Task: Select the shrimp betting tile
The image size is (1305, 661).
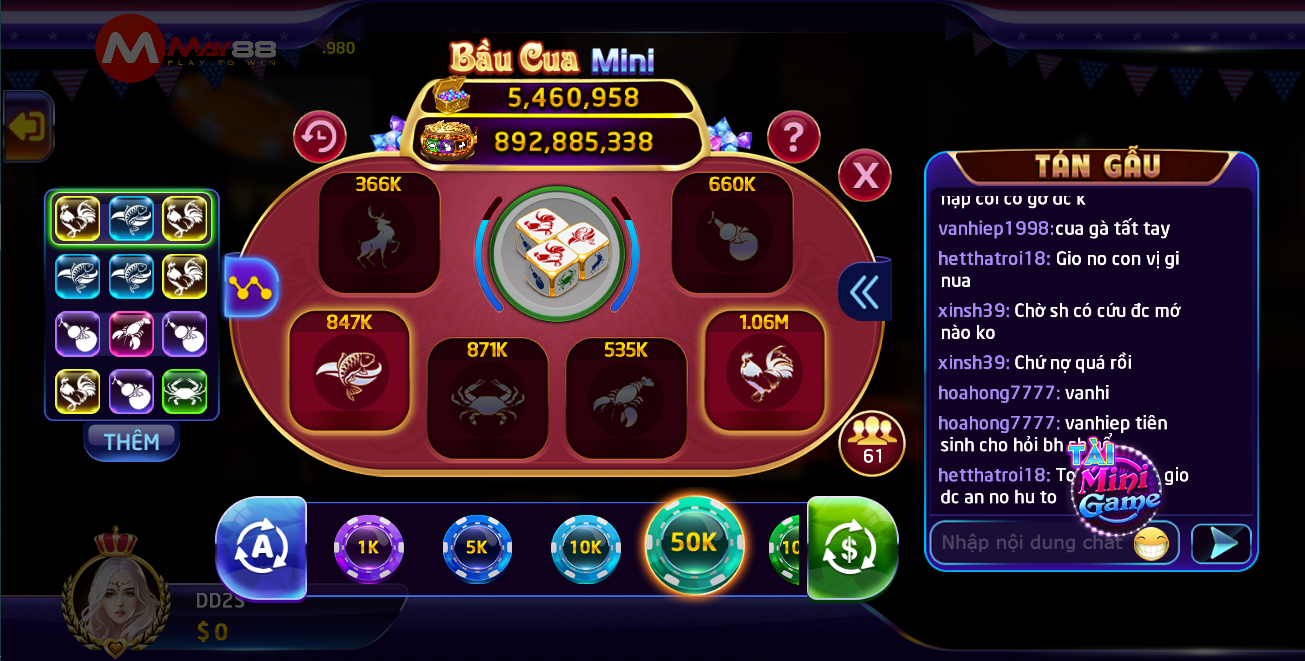Action: coord(626,398)
